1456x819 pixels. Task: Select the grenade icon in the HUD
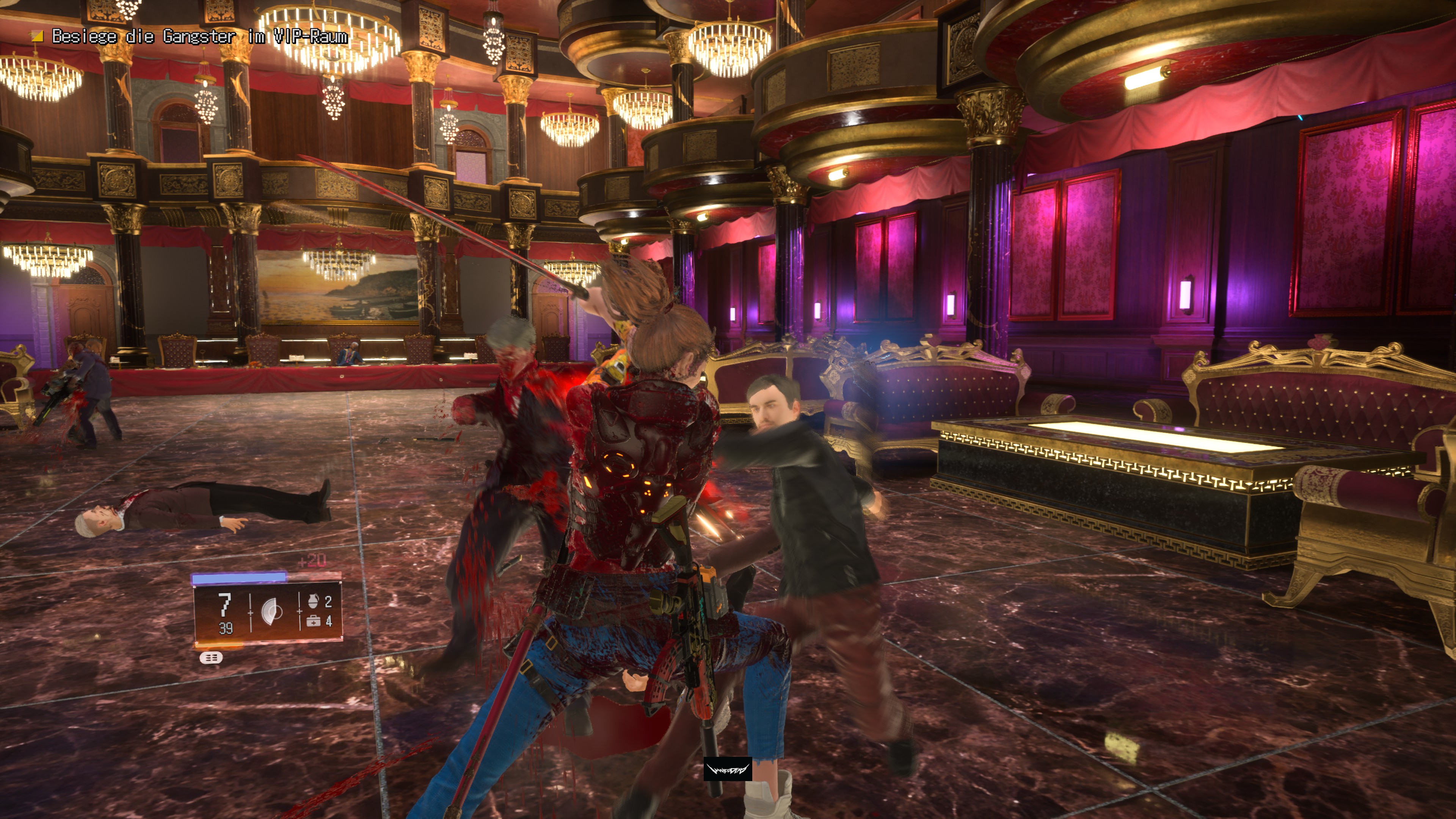pos(313,601)
